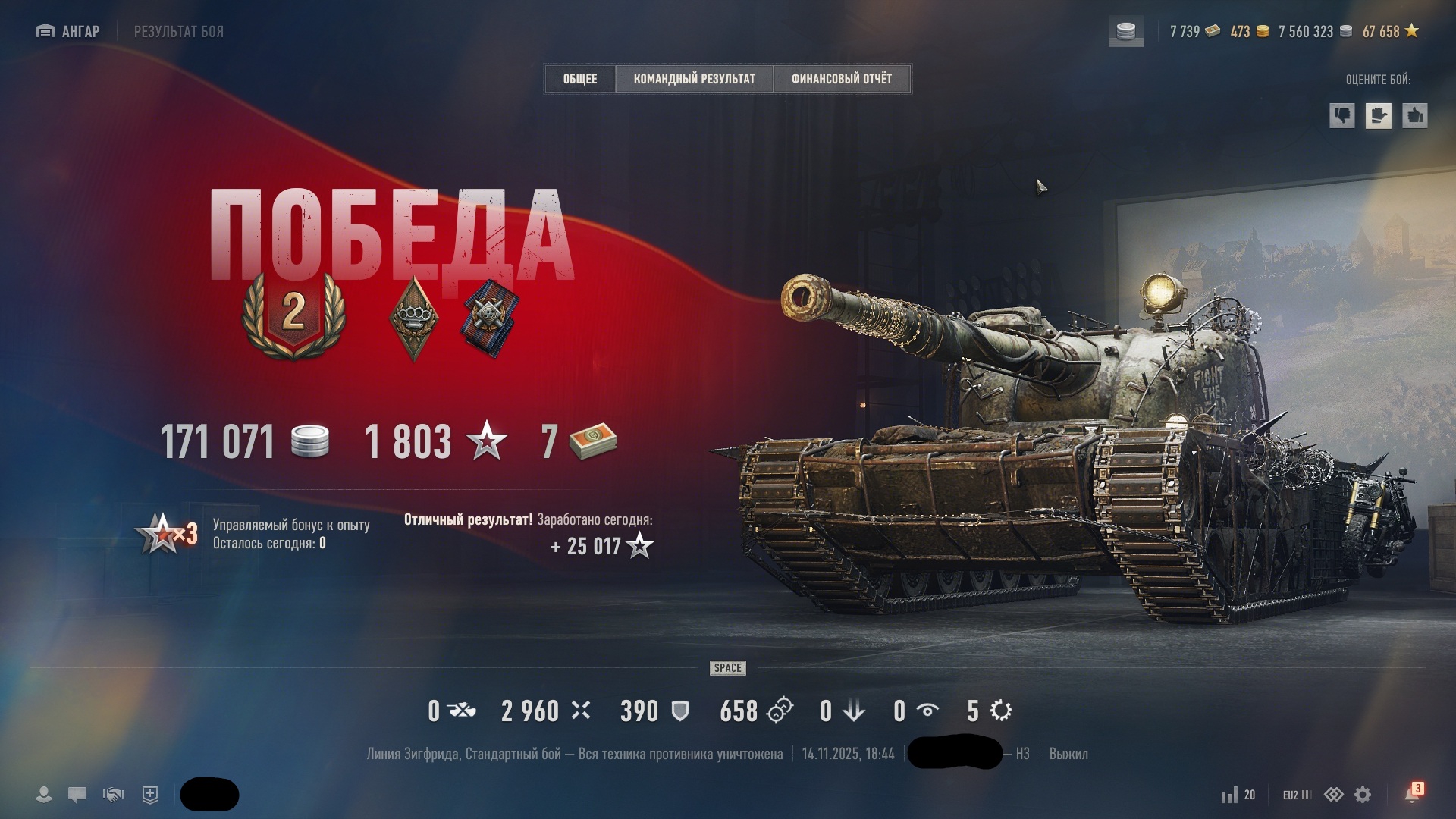Open the silver coin stack button
Image resolution: width=1456 pixels, height=819 pixels.
point(1126,32)
